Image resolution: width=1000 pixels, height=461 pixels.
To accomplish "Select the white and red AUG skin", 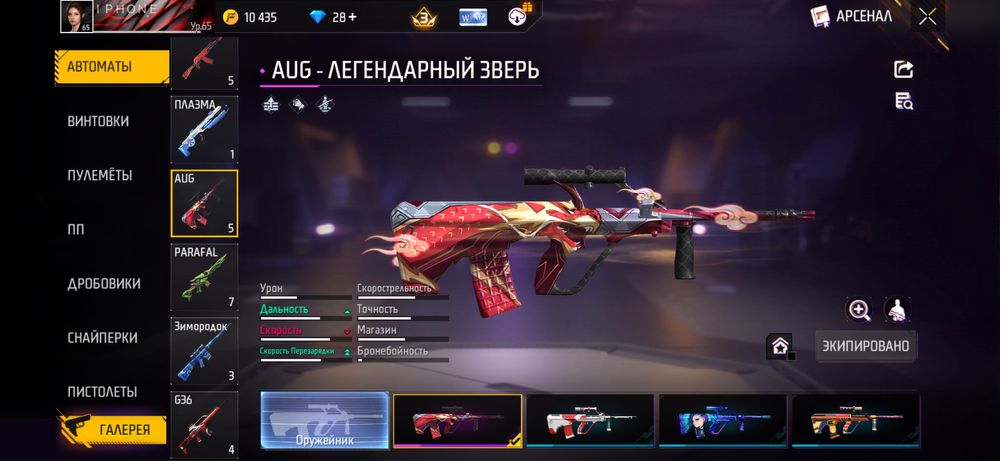I will point(590,420).
